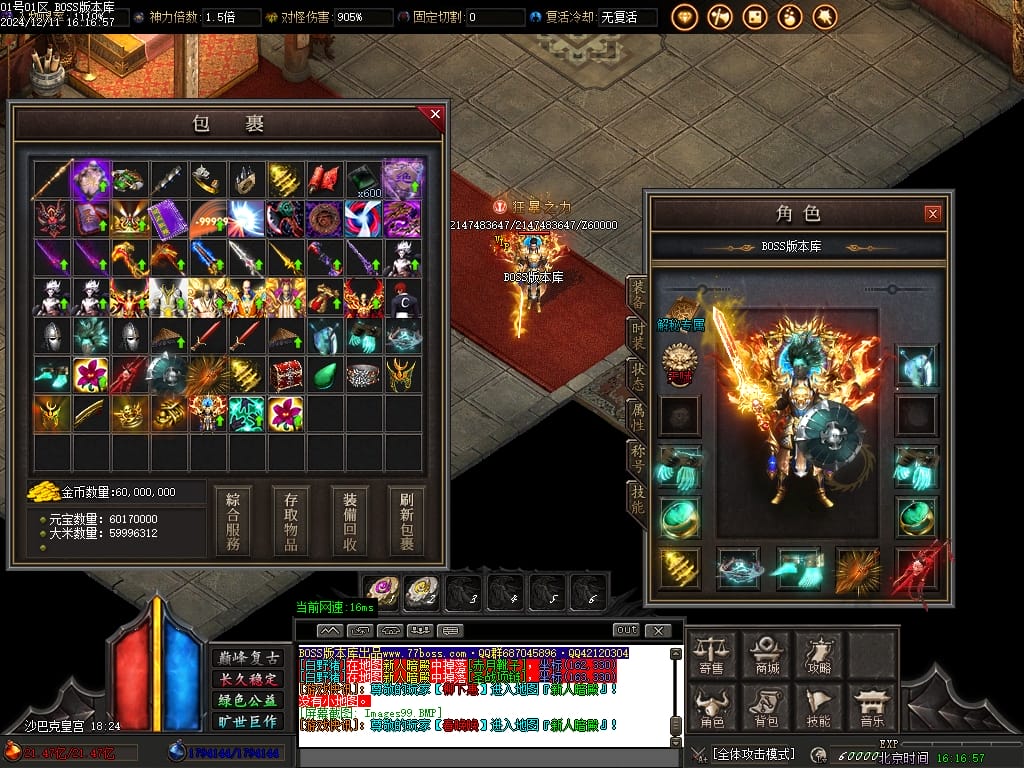Close the 角色 character panel
The image size is (1024, 768).
tap(932, 213)
